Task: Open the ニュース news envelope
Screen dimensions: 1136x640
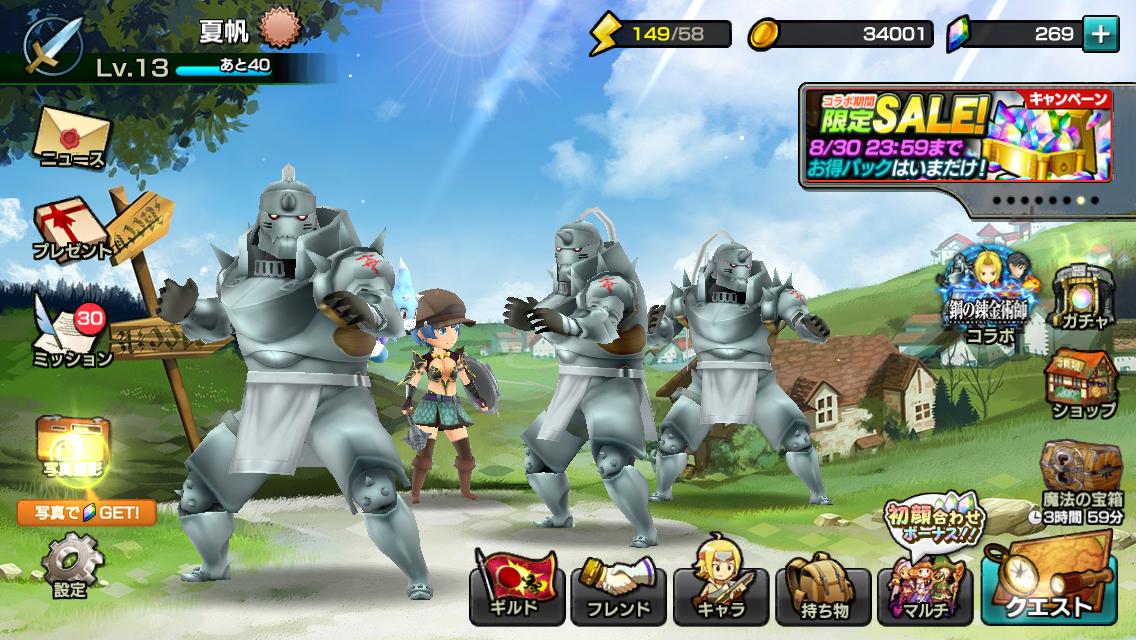Action: (72, 138)
